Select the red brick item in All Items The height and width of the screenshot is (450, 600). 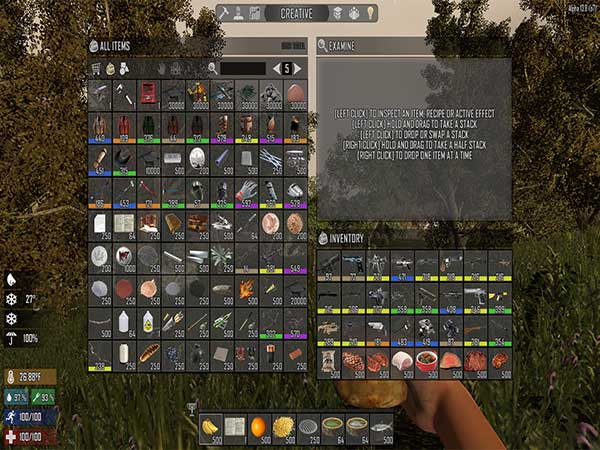pyautogui.click(x=296, y=352)
